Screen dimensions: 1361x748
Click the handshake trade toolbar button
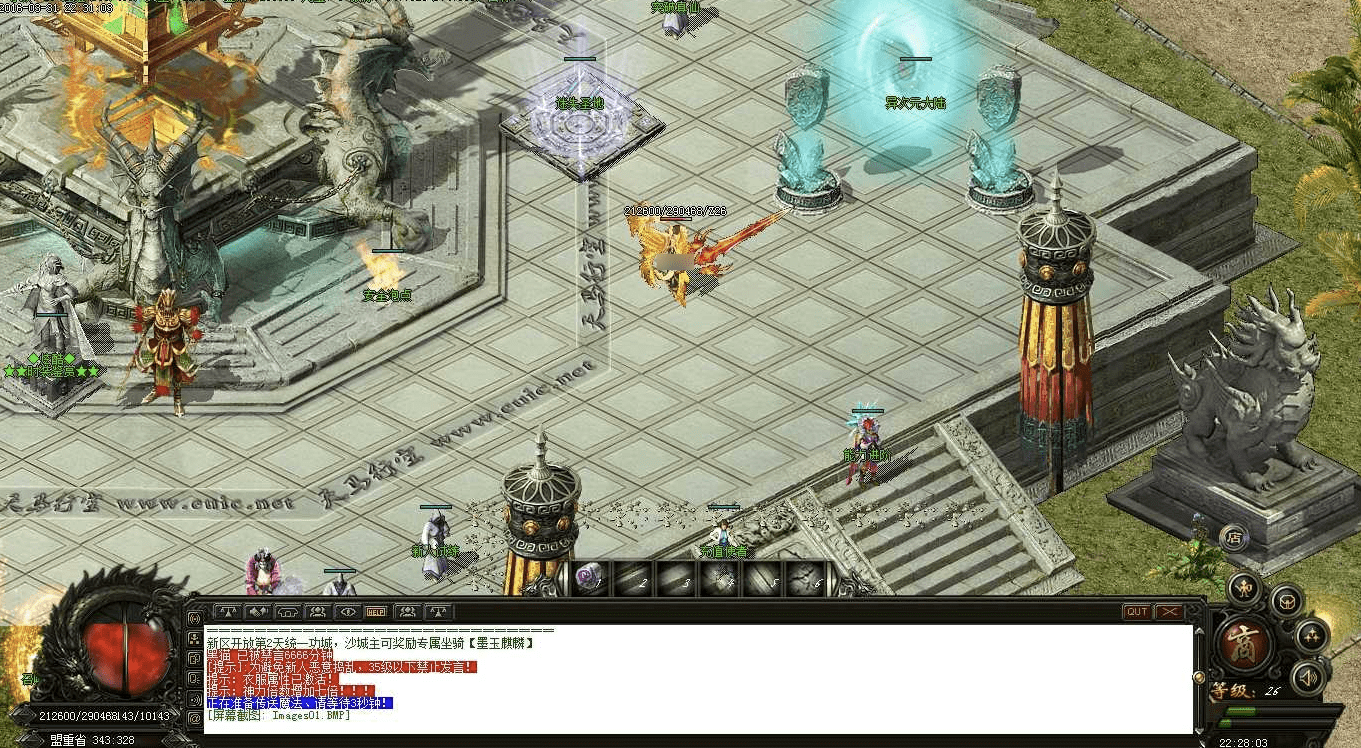point(258,611)
